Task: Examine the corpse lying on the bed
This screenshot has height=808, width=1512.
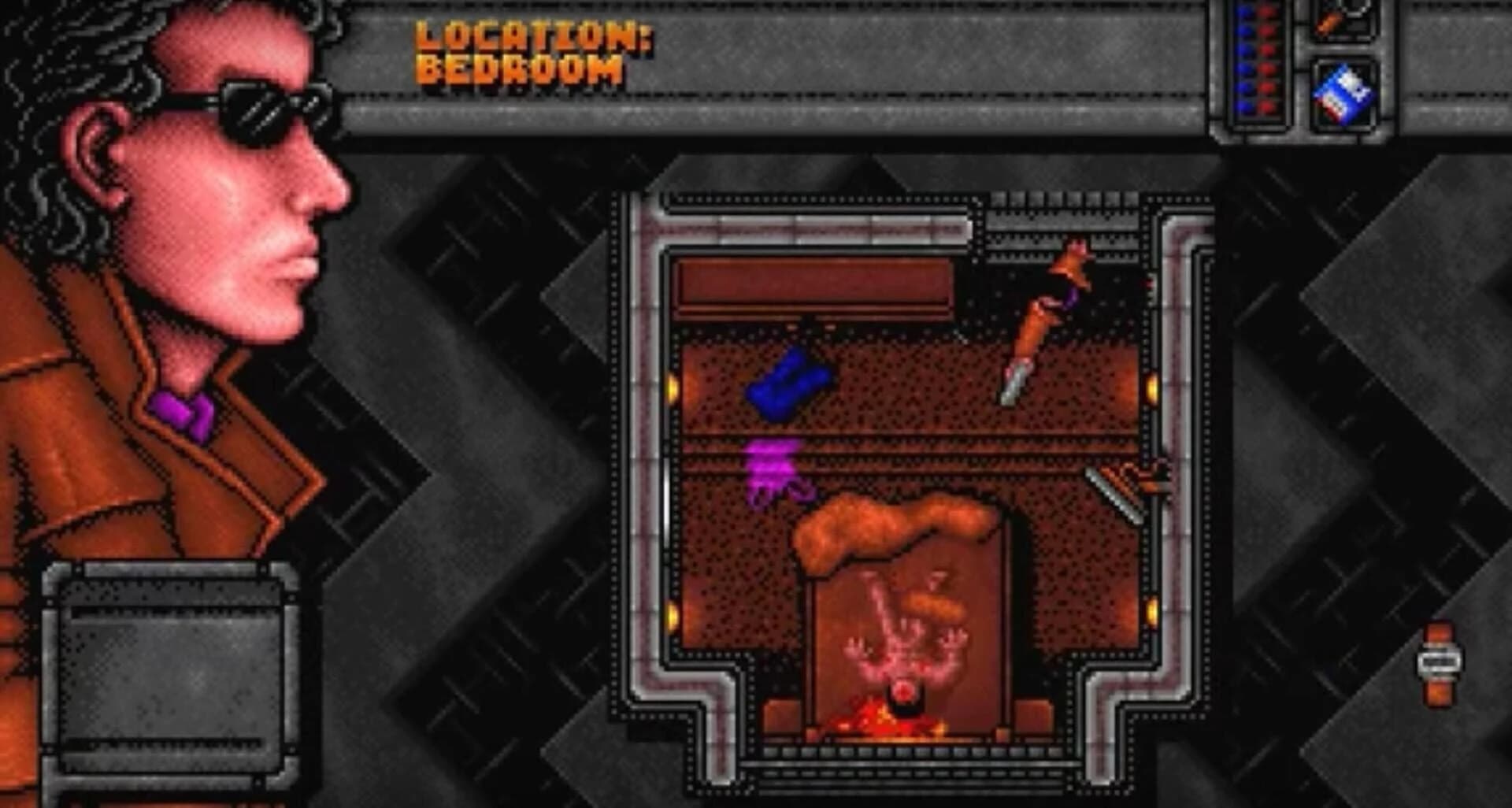Action: click(906, 646)
